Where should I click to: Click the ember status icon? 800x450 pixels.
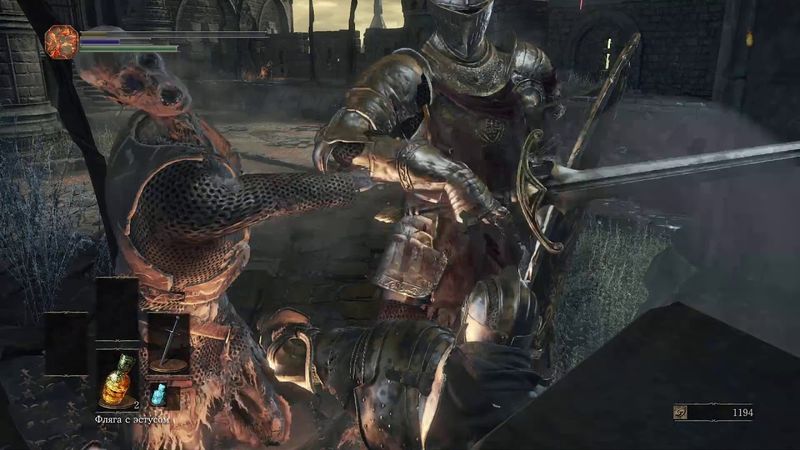62,41
